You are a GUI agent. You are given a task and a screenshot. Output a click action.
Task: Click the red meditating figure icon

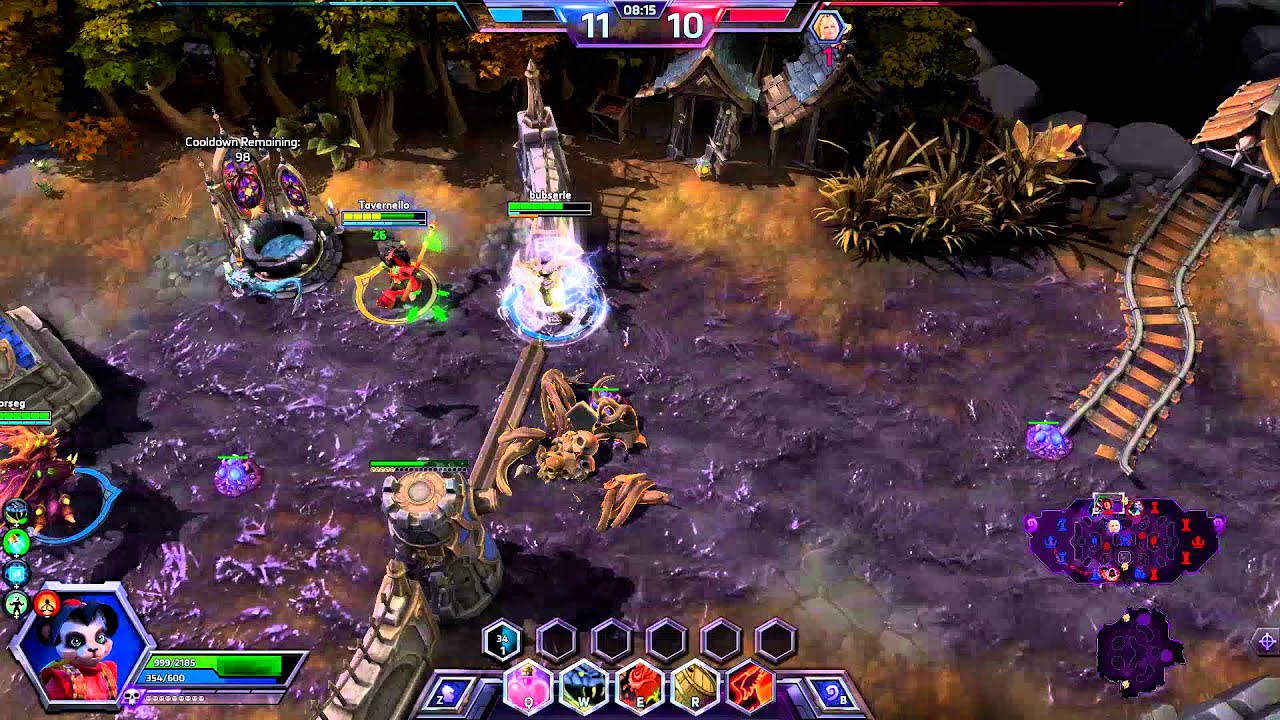click(47, 603)
